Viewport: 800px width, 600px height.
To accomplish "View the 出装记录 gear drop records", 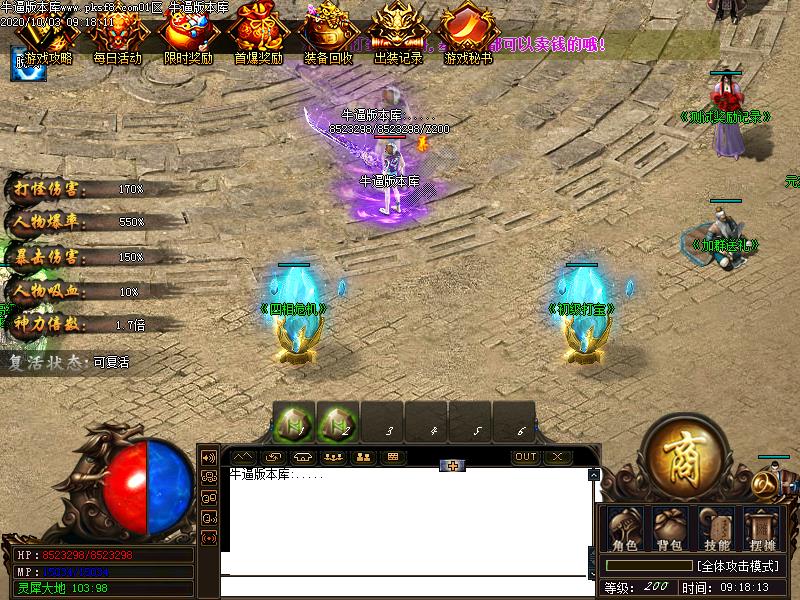I will pos(398,38).
